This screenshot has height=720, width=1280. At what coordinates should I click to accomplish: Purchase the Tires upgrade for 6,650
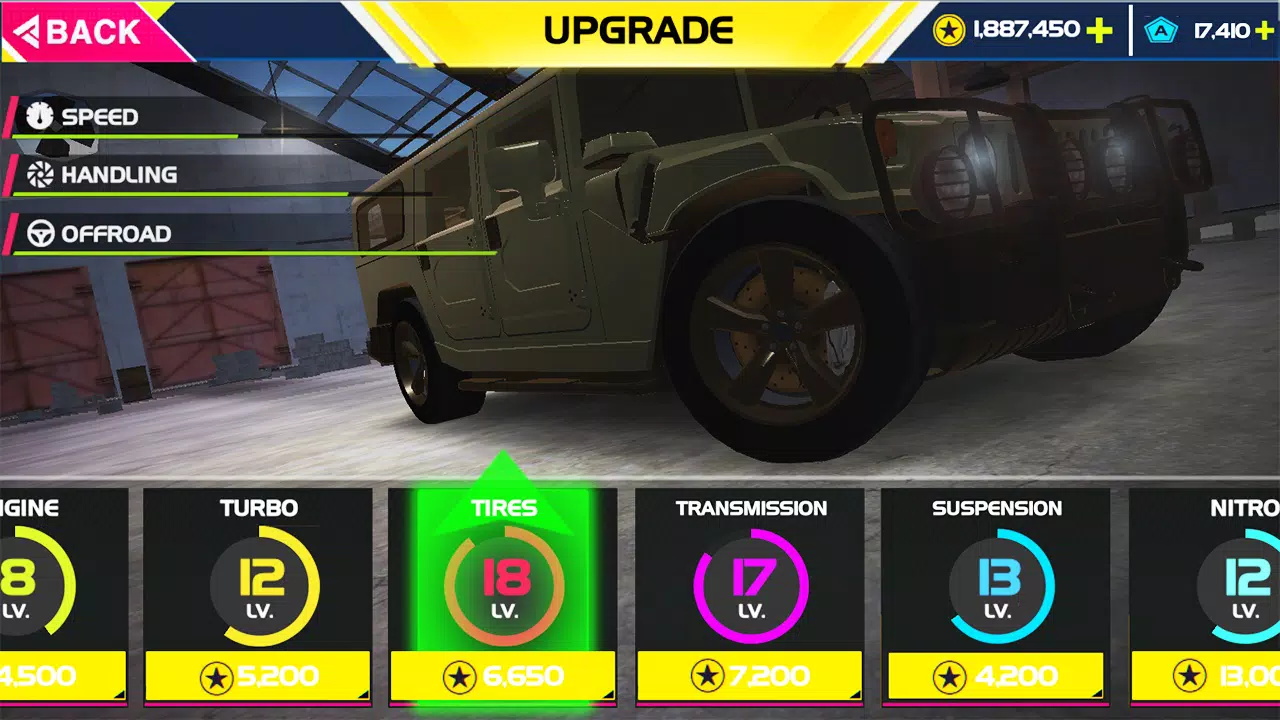[x=503, y=675]
